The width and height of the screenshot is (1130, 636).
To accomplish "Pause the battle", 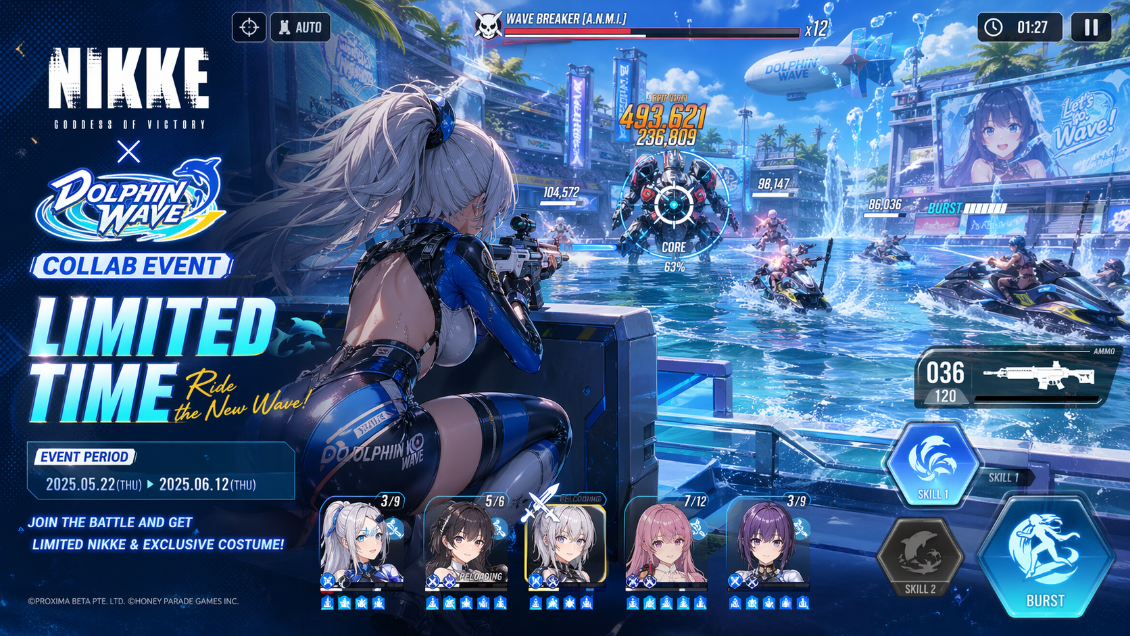I will (x=1091, y=27).
